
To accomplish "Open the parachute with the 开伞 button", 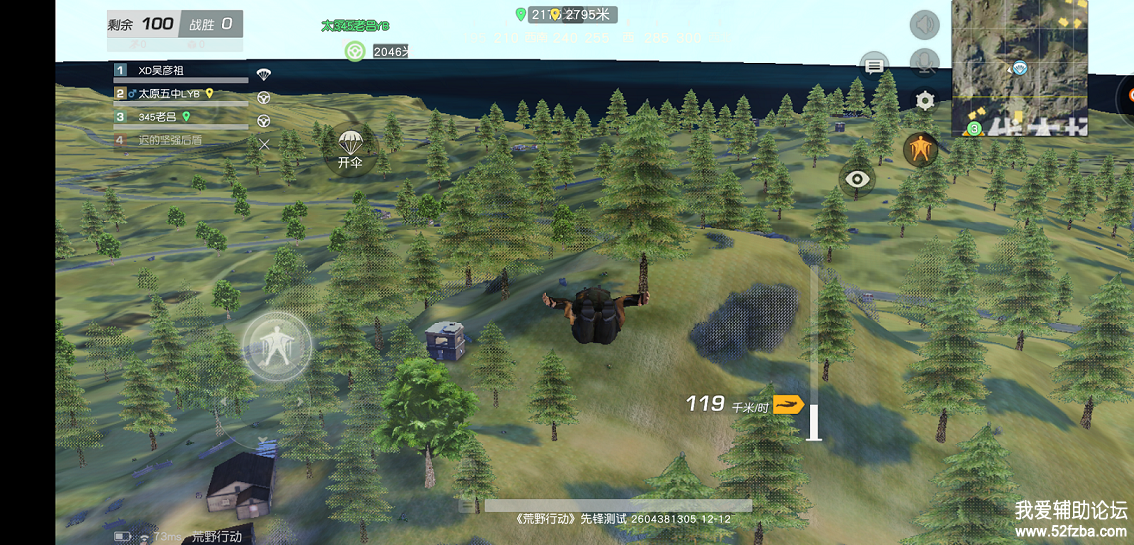I will (349, 149).
